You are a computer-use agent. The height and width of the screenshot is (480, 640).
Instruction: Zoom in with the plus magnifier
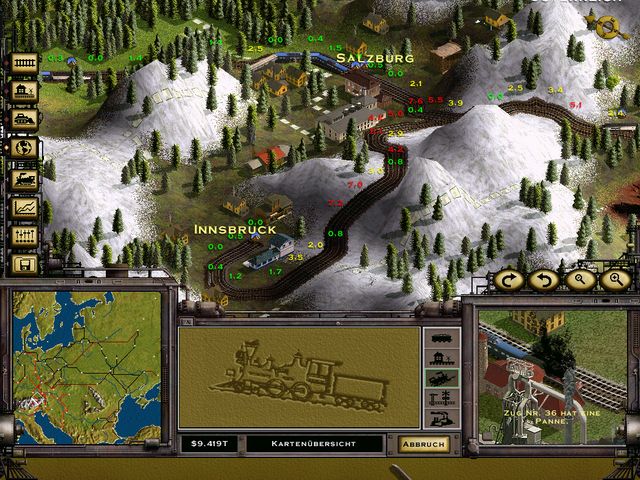coord(615,279)
